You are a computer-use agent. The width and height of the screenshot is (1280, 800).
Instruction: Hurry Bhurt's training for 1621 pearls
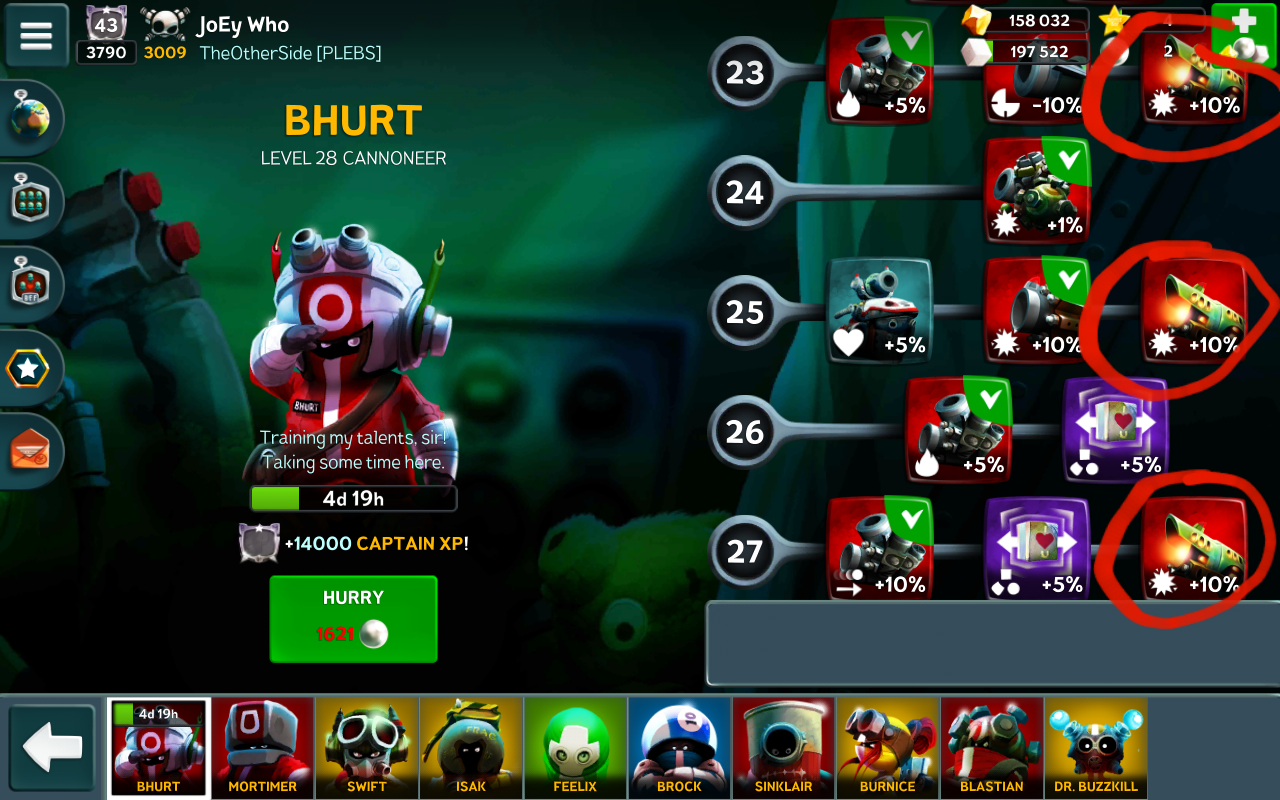click(353, 618)
